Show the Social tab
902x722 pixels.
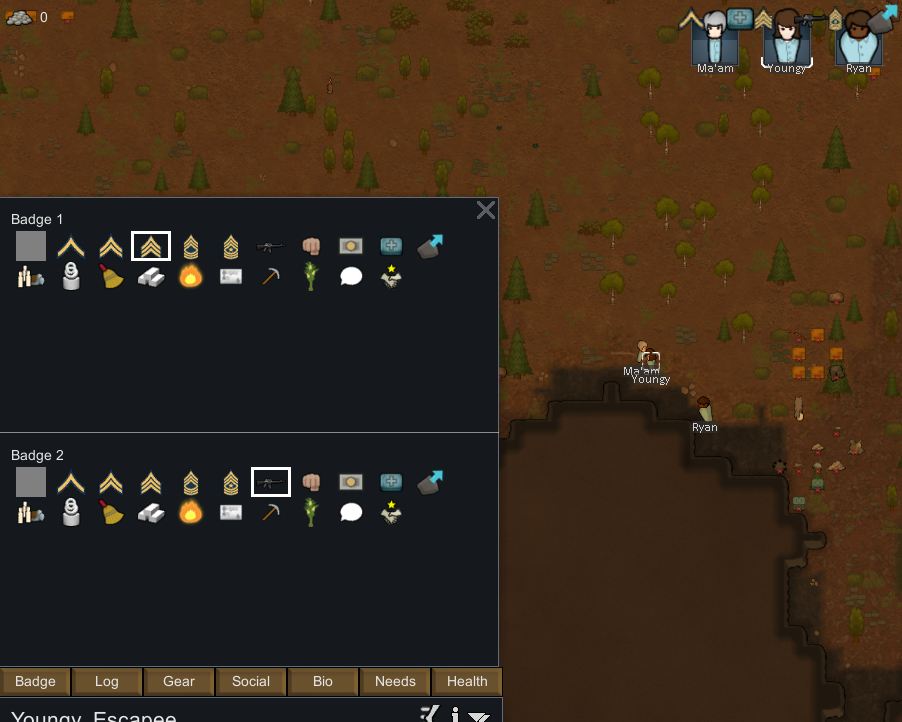(x=251, y=682)
